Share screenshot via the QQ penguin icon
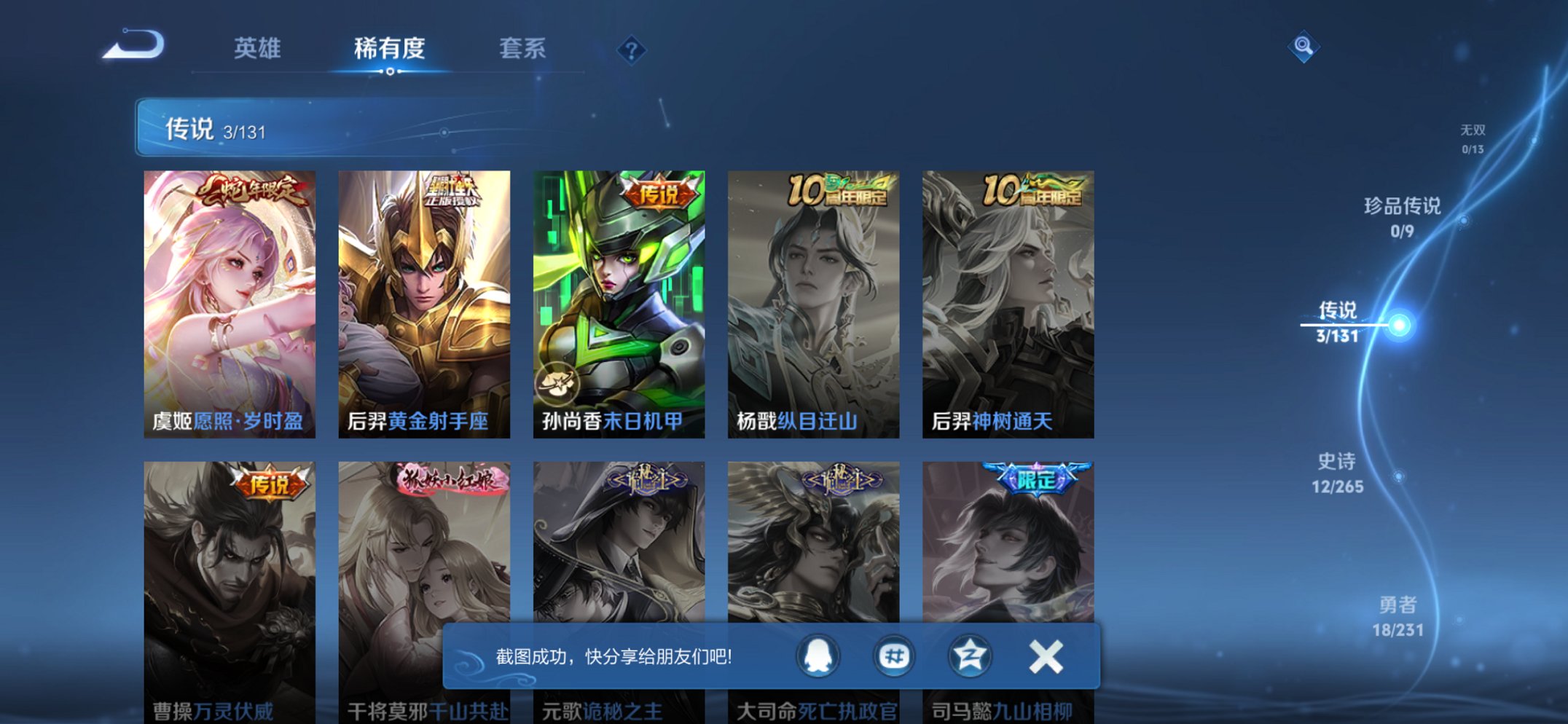This screenshot has height=724, width=1568. coord(817,655)
